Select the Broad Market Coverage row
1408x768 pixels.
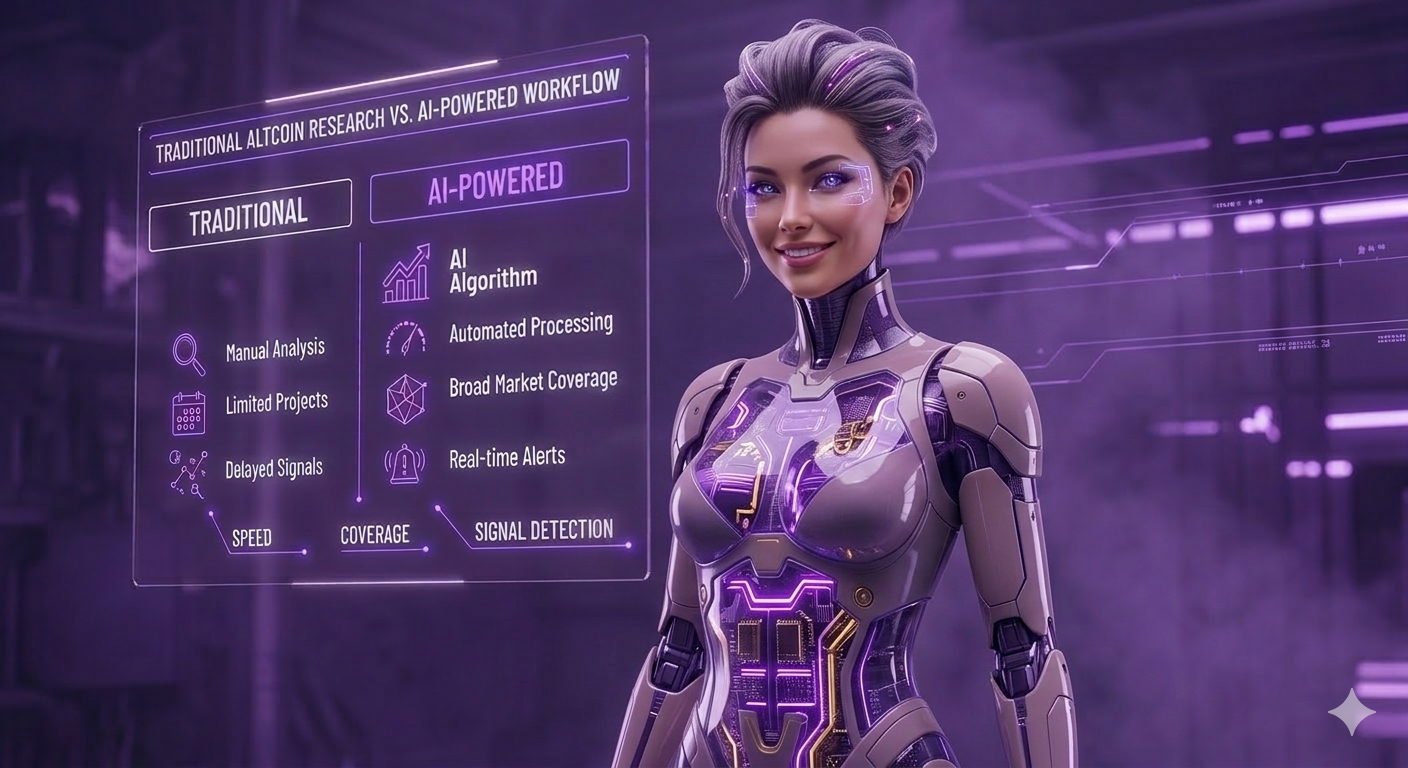pos(532,383)
